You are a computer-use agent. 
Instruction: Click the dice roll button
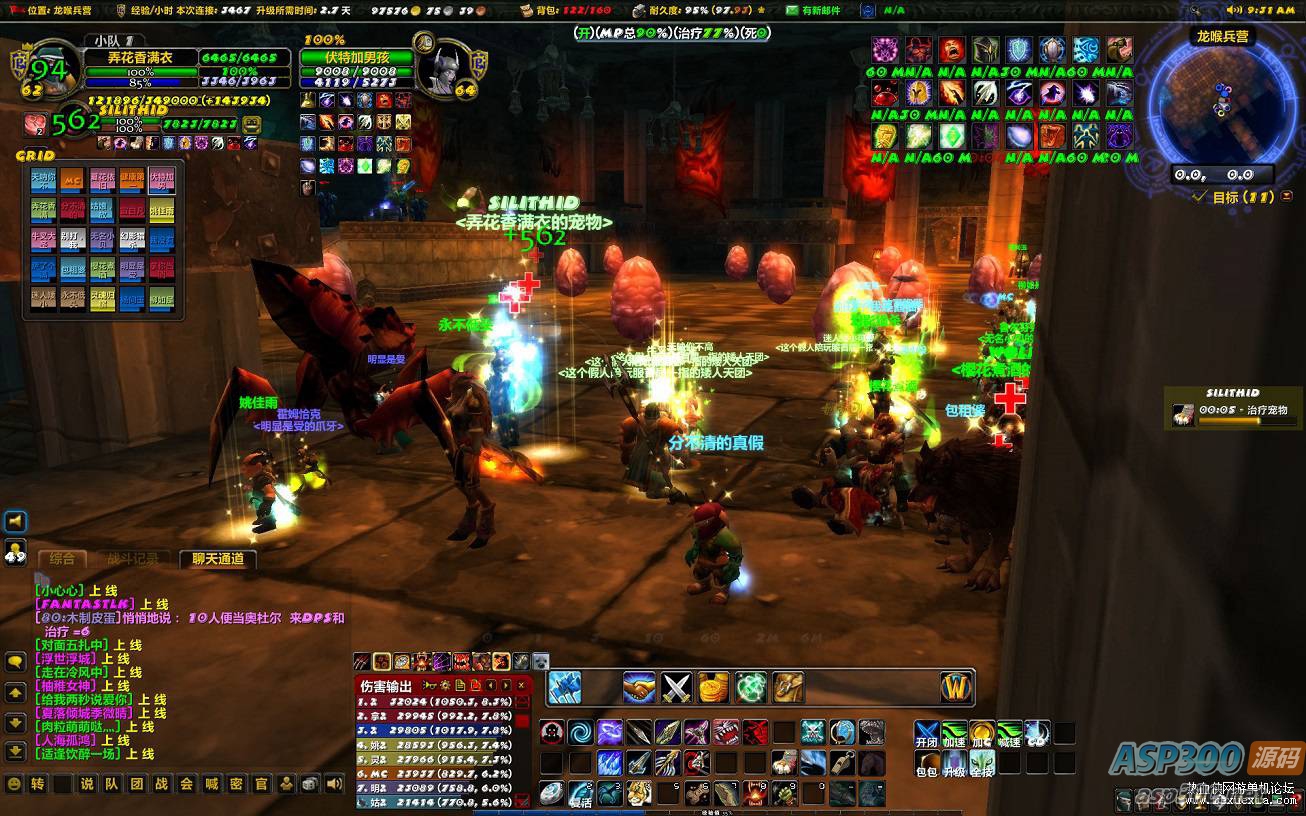click(x=311, y=784)
